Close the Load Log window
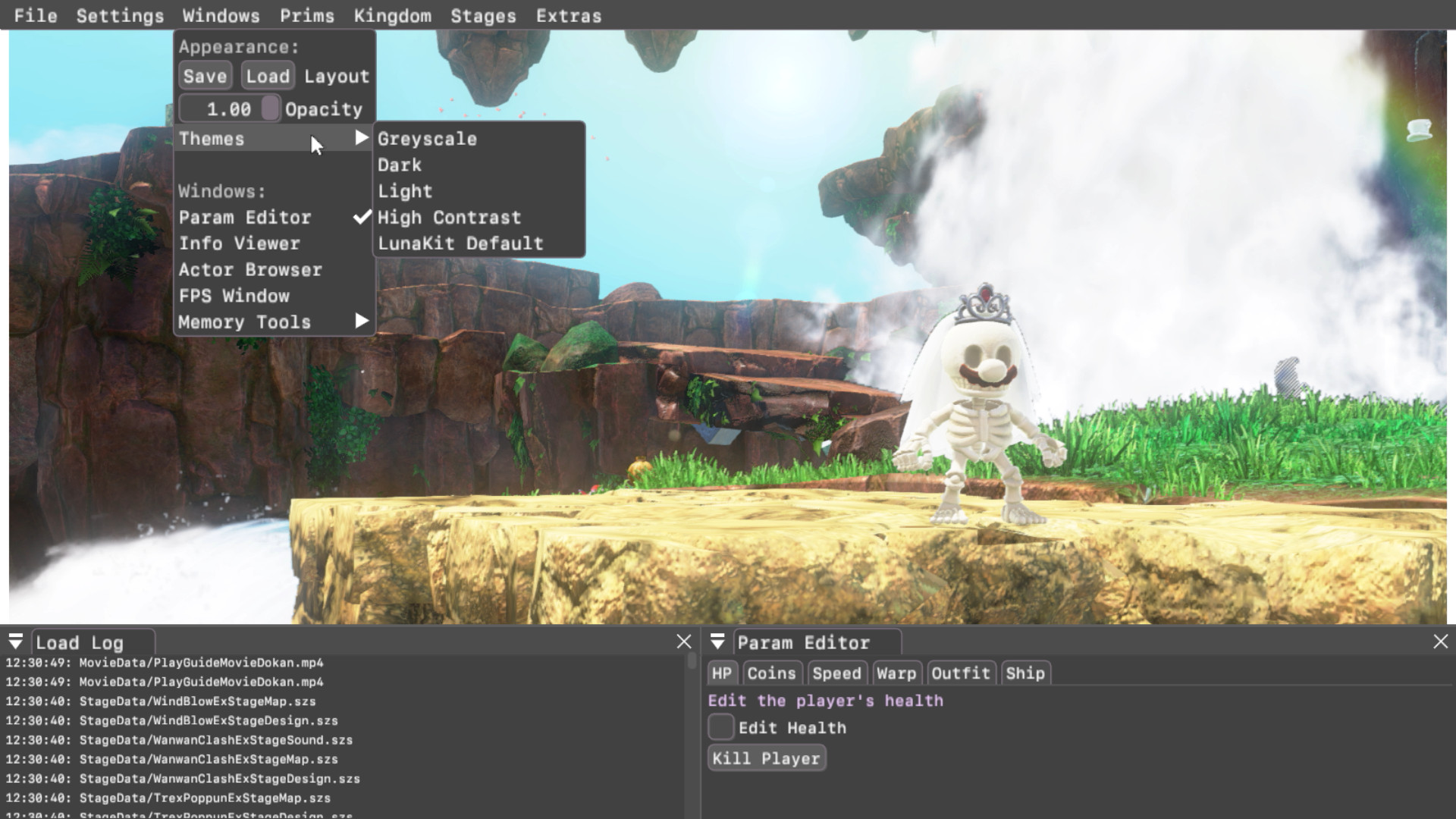The width and height of the screenshot is (1456, 819). [683, 641]
